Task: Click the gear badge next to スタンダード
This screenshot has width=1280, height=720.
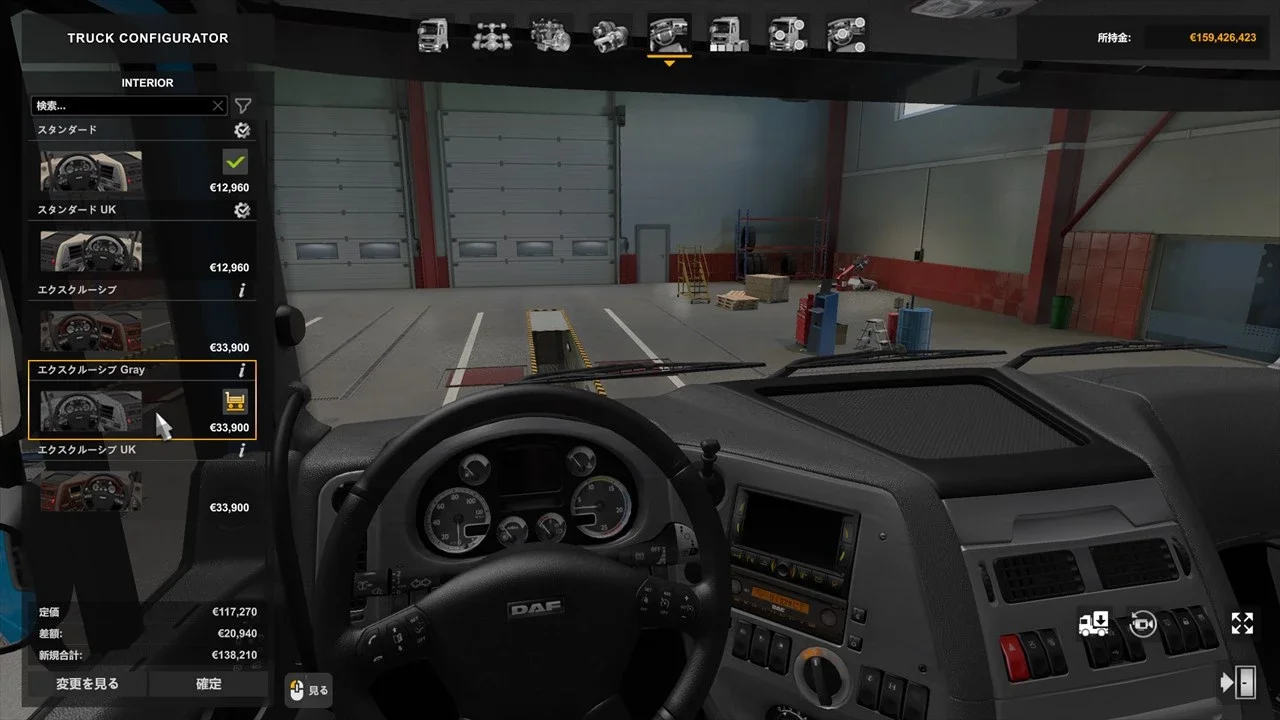Action: tap(241, 130)
